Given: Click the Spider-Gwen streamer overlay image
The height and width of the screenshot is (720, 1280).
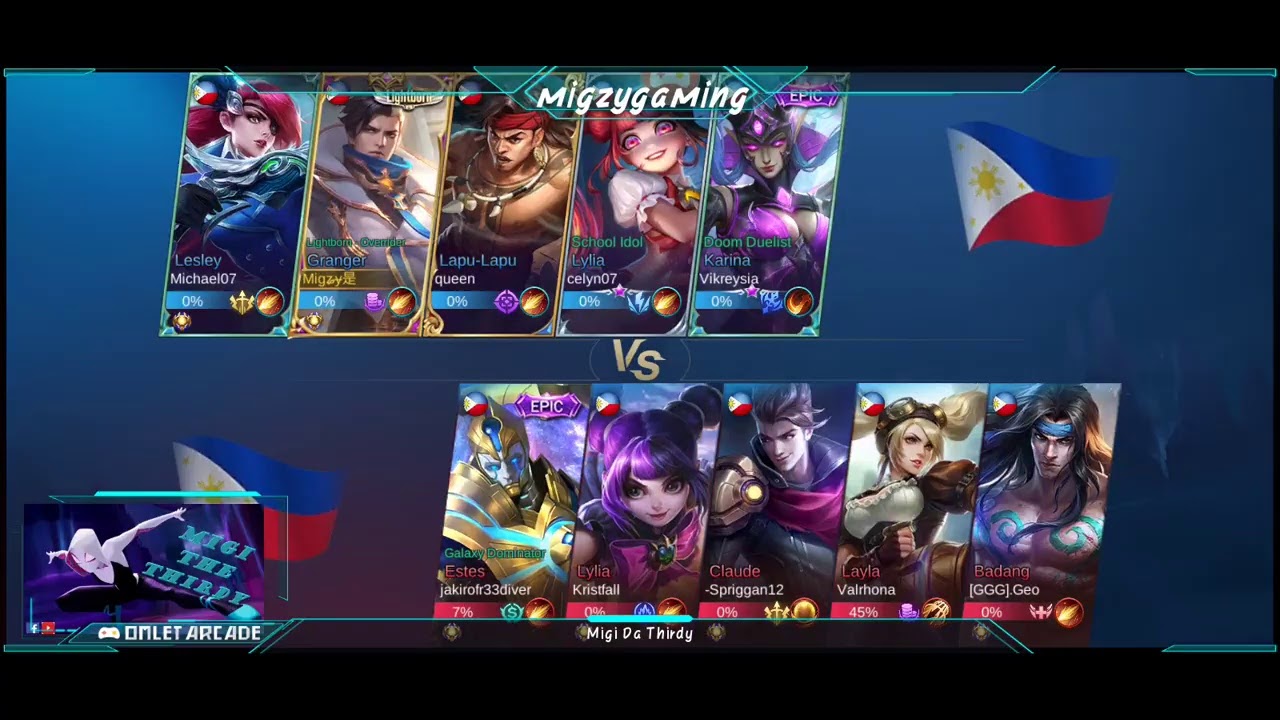Looking at the screenshot, I should (143, 560).
